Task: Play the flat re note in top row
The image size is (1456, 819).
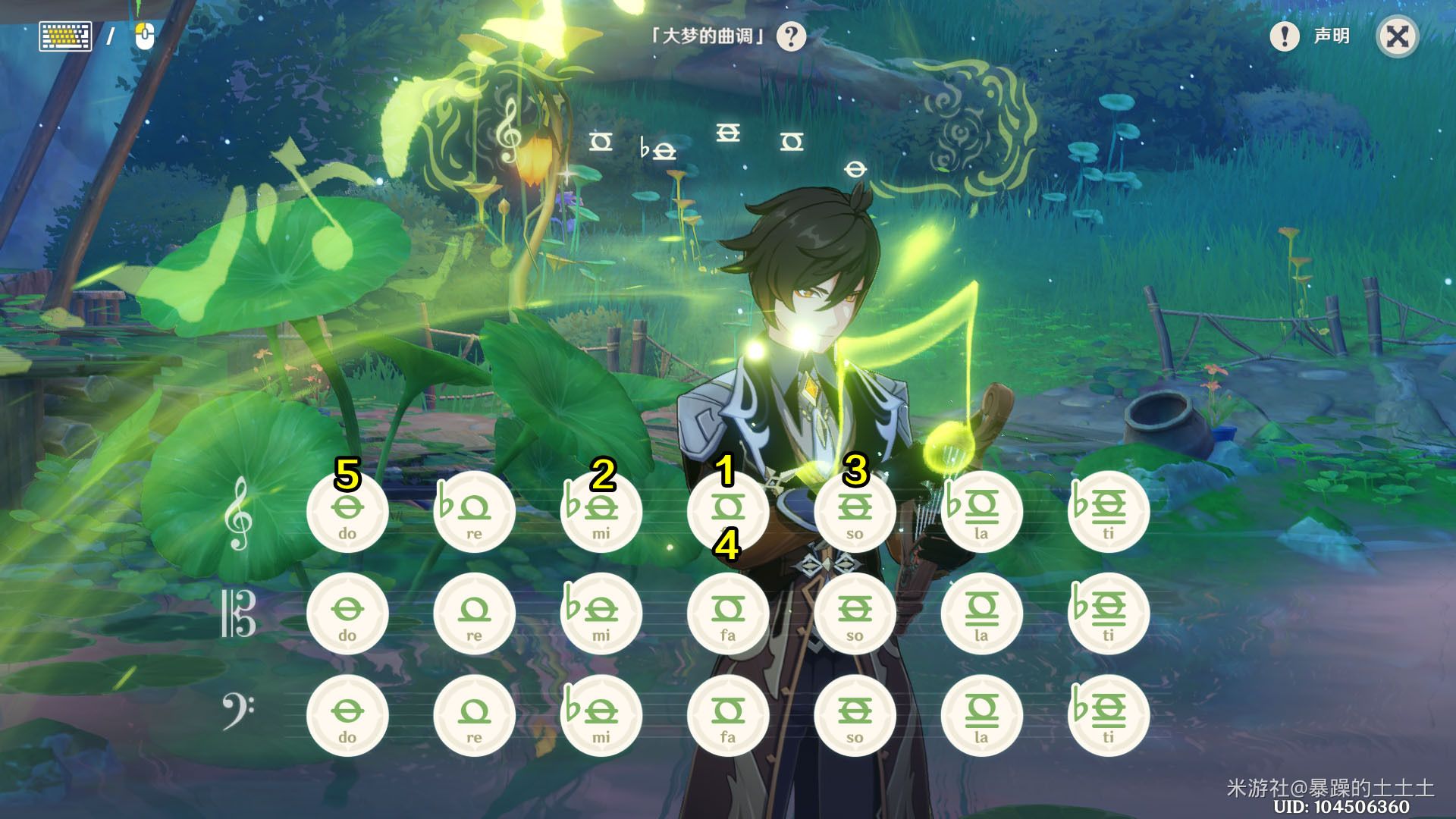Action: 474,512
